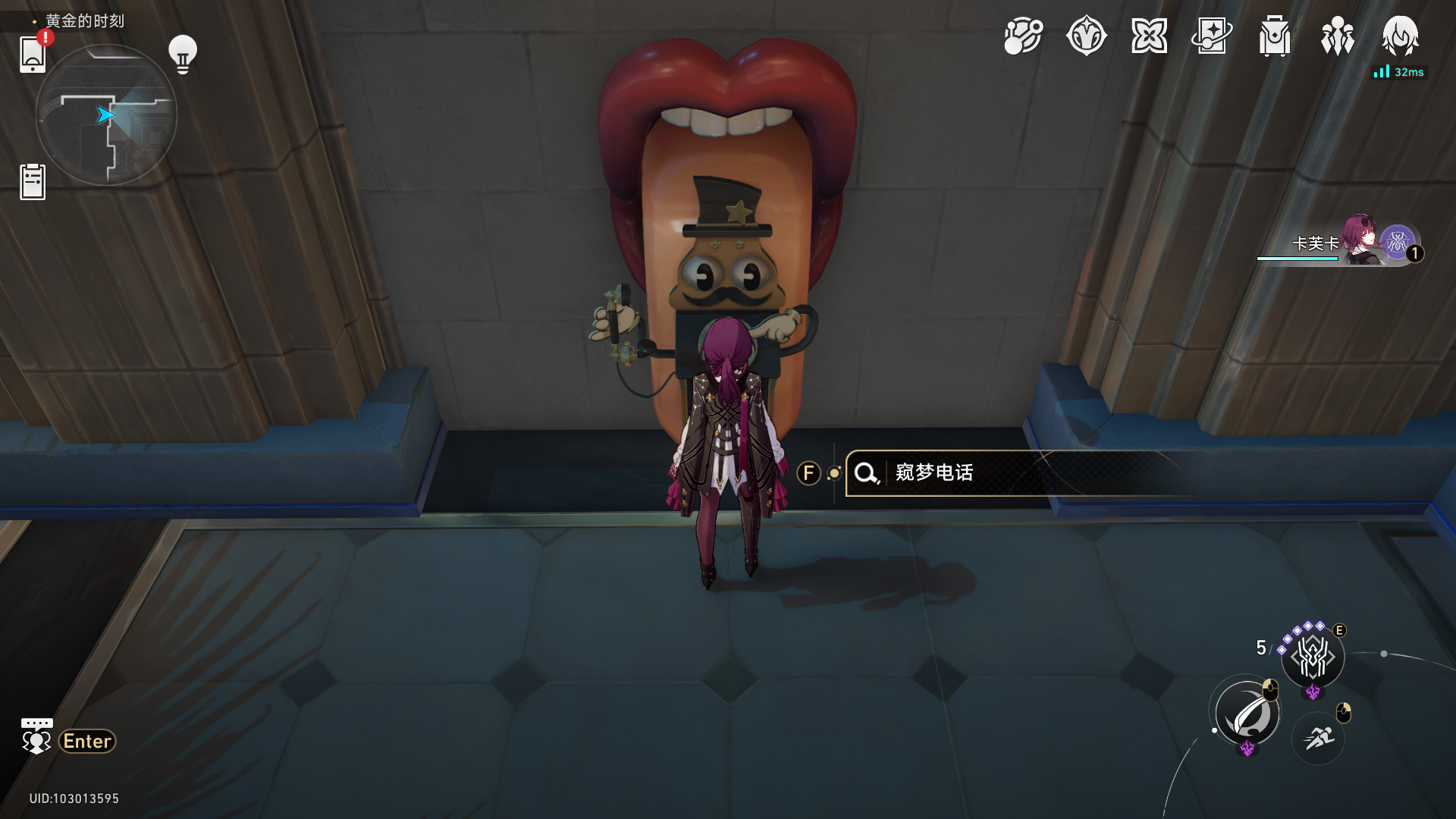
Task: Open the four-petal star icon
Action: pos(1149,36)
